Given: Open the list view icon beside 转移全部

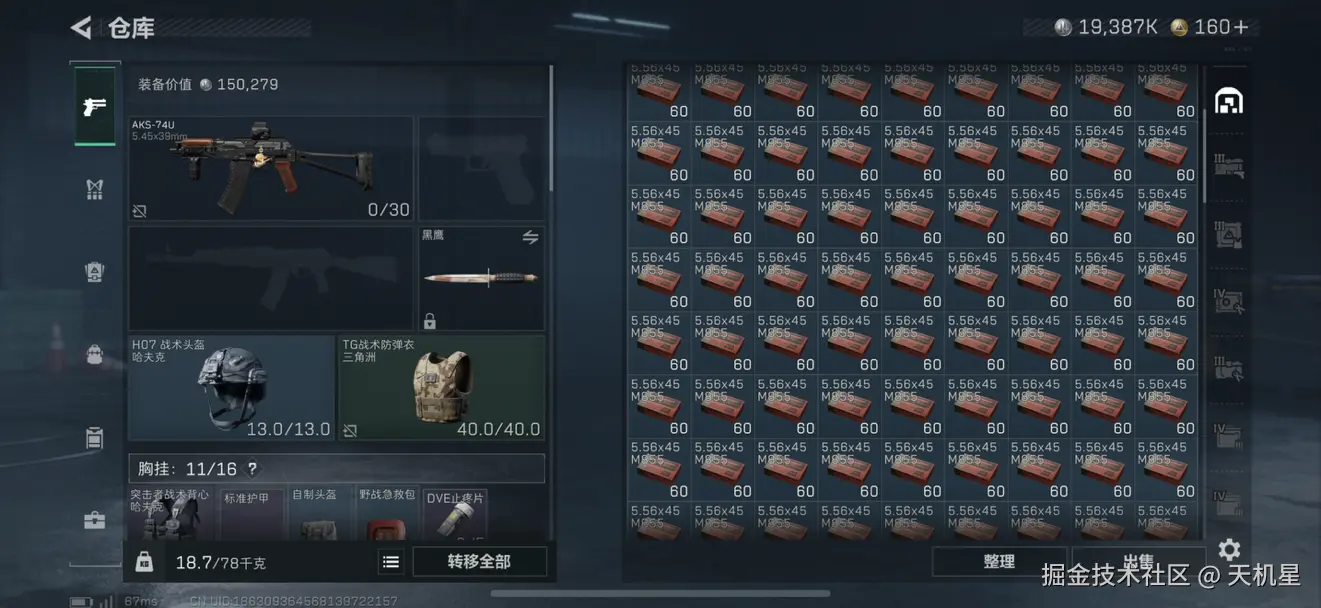Looking at the screenshot, I should [391, 562].
